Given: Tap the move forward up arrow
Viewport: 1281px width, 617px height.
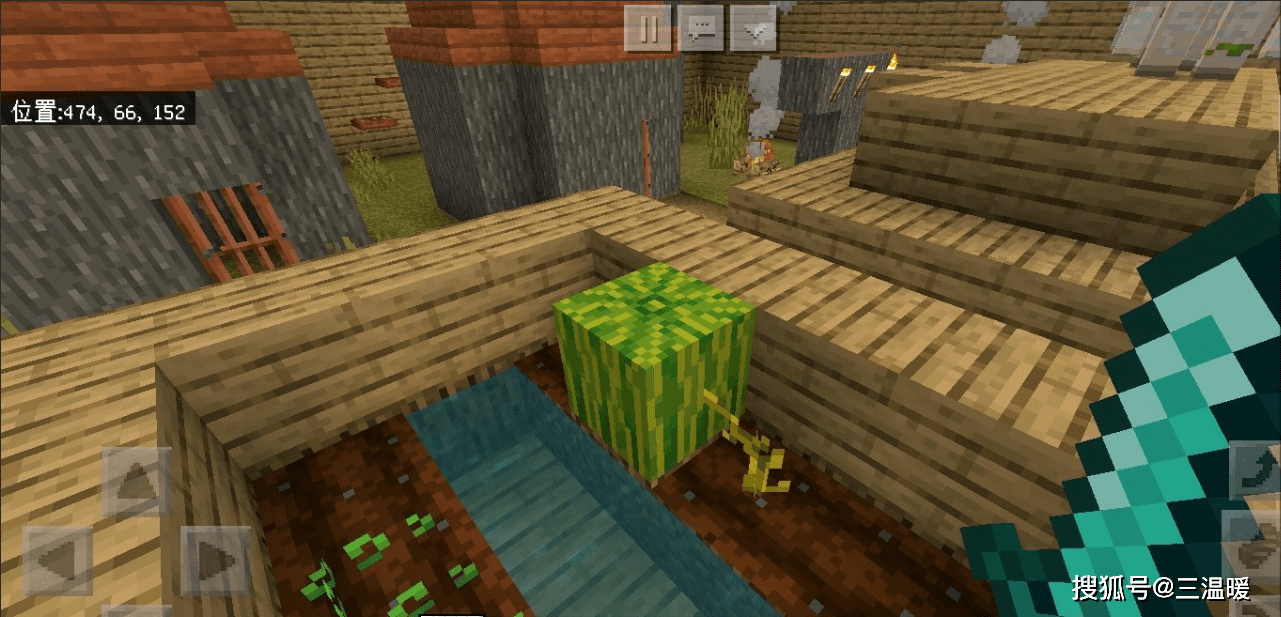Looking at the screenshot, I should click(x=136, y=482).
